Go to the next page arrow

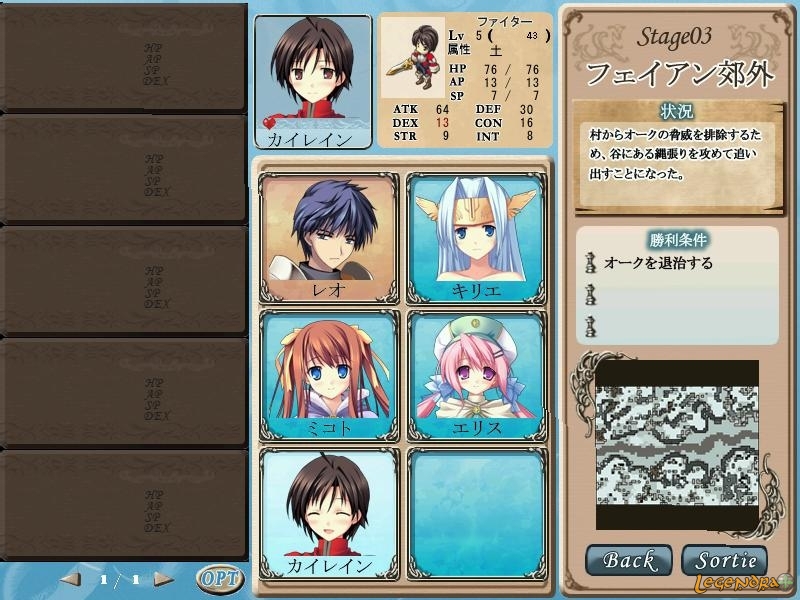tap(163, 579)
